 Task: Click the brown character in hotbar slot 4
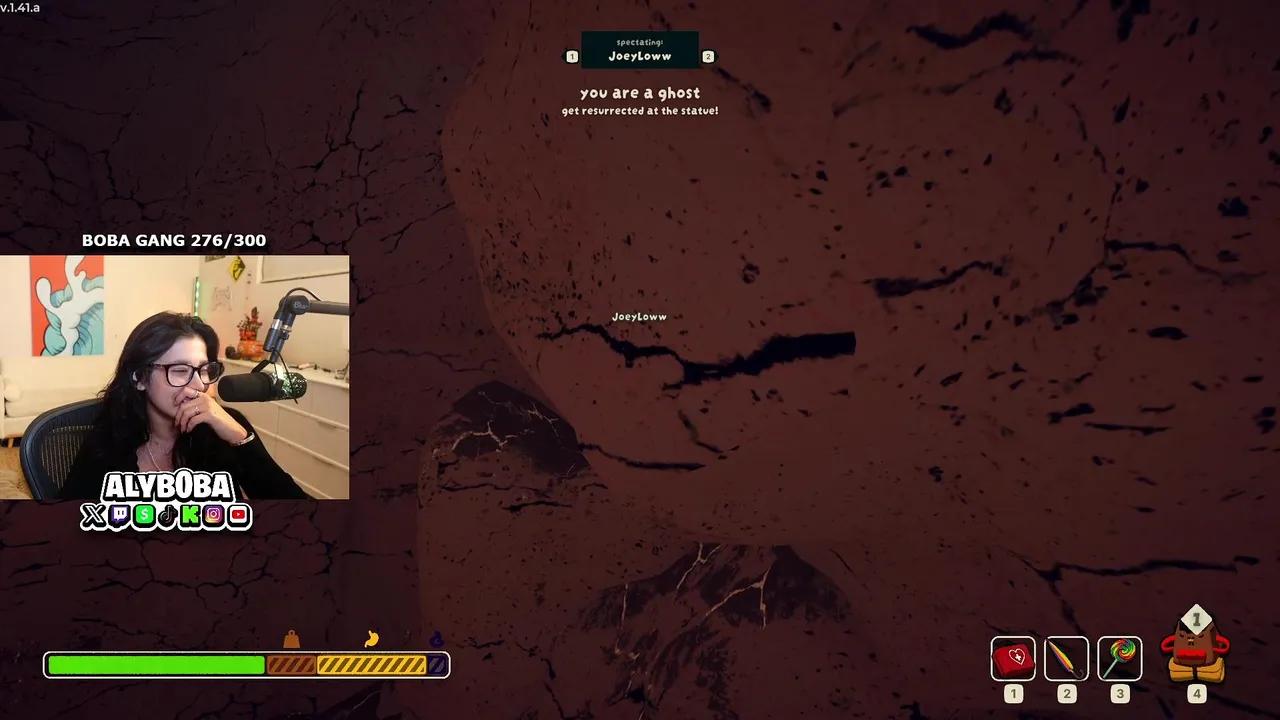(x=1196, y=655)
